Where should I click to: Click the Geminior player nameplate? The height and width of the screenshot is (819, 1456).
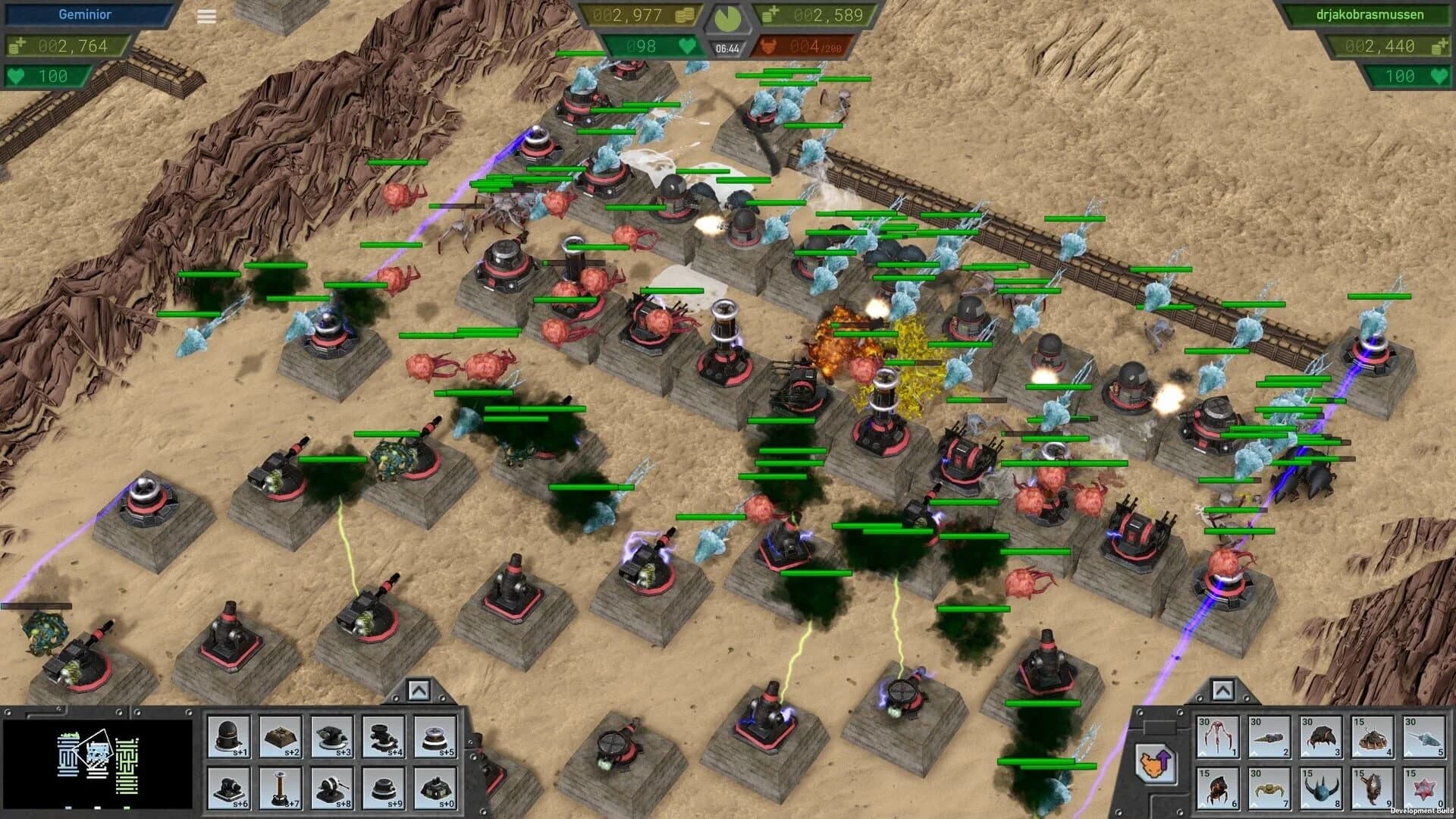point(86,14)
